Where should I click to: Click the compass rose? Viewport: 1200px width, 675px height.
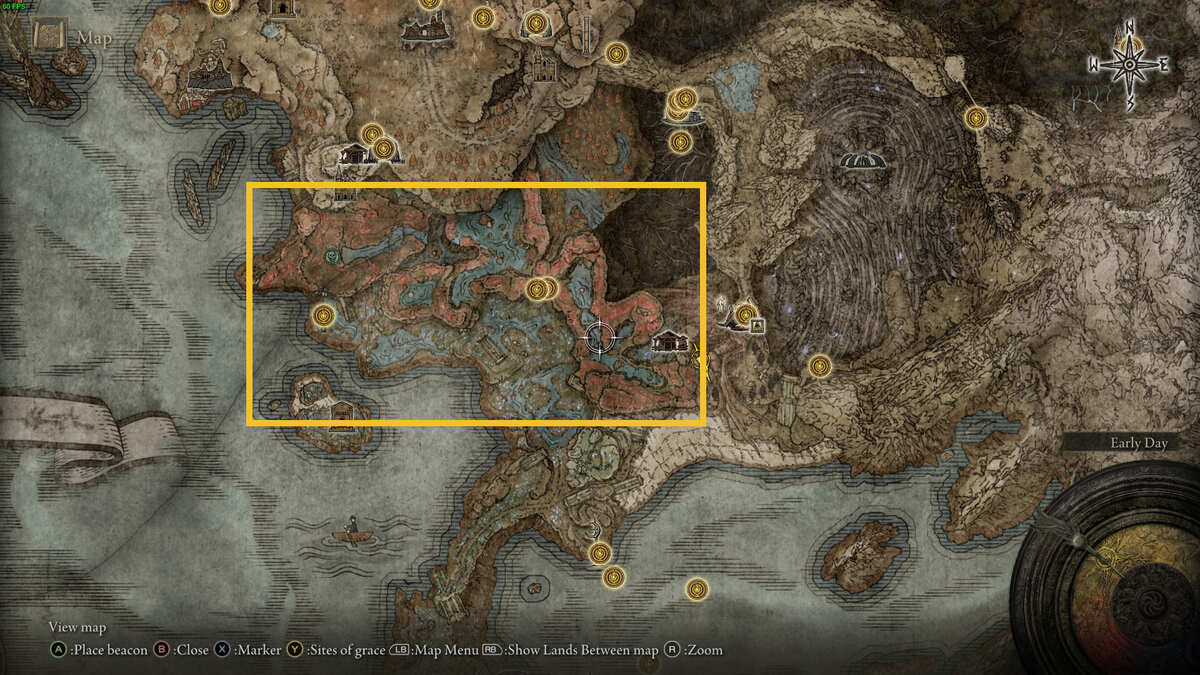1129,65
